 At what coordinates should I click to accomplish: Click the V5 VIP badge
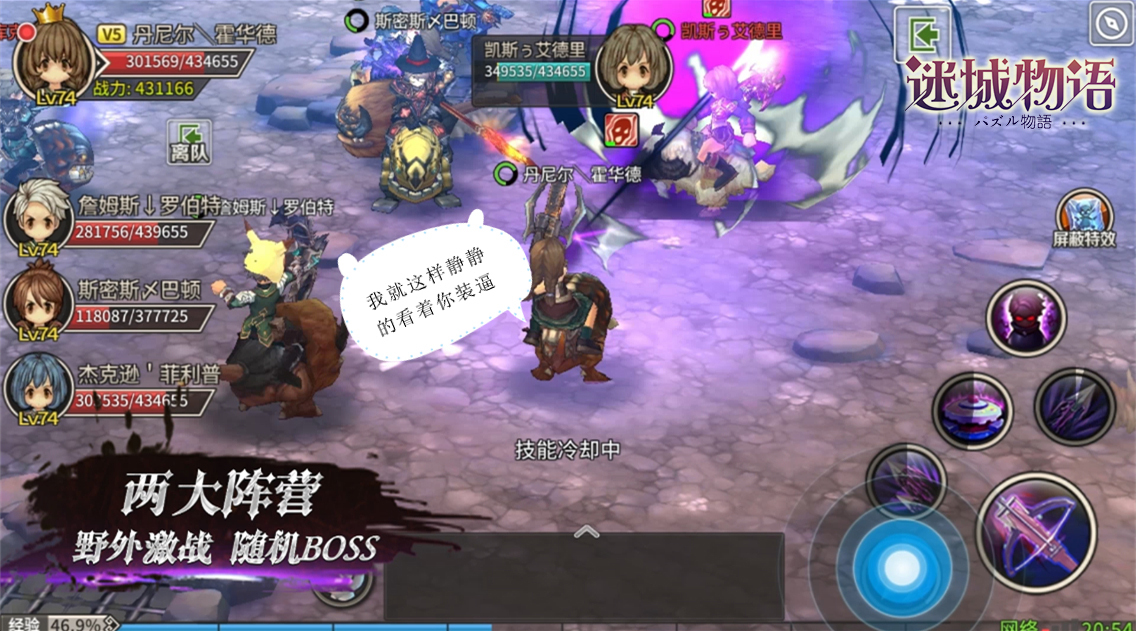[x=112, y=34]
